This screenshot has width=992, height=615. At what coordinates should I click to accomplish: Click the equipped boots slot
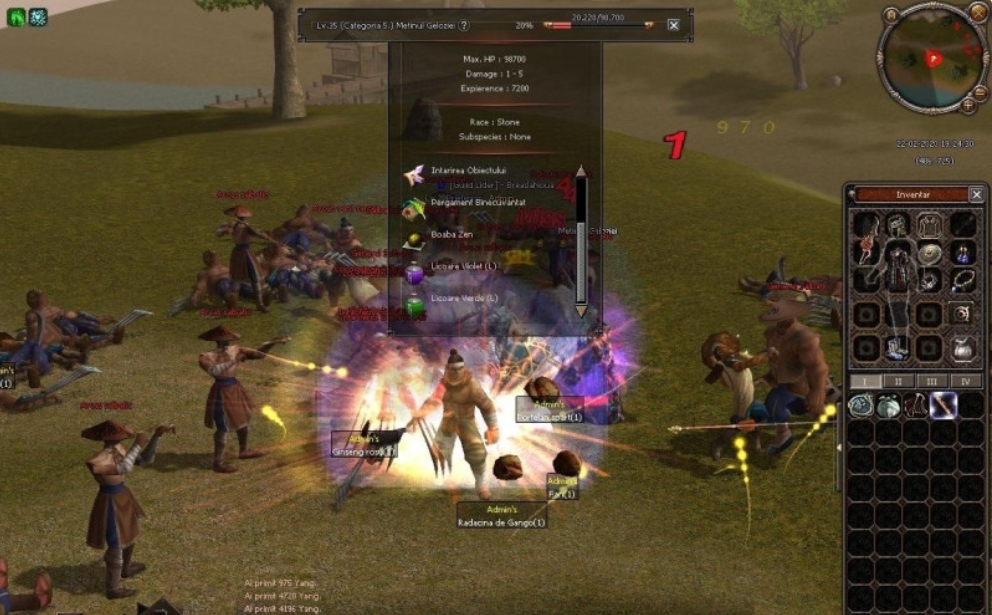[897, 347]
